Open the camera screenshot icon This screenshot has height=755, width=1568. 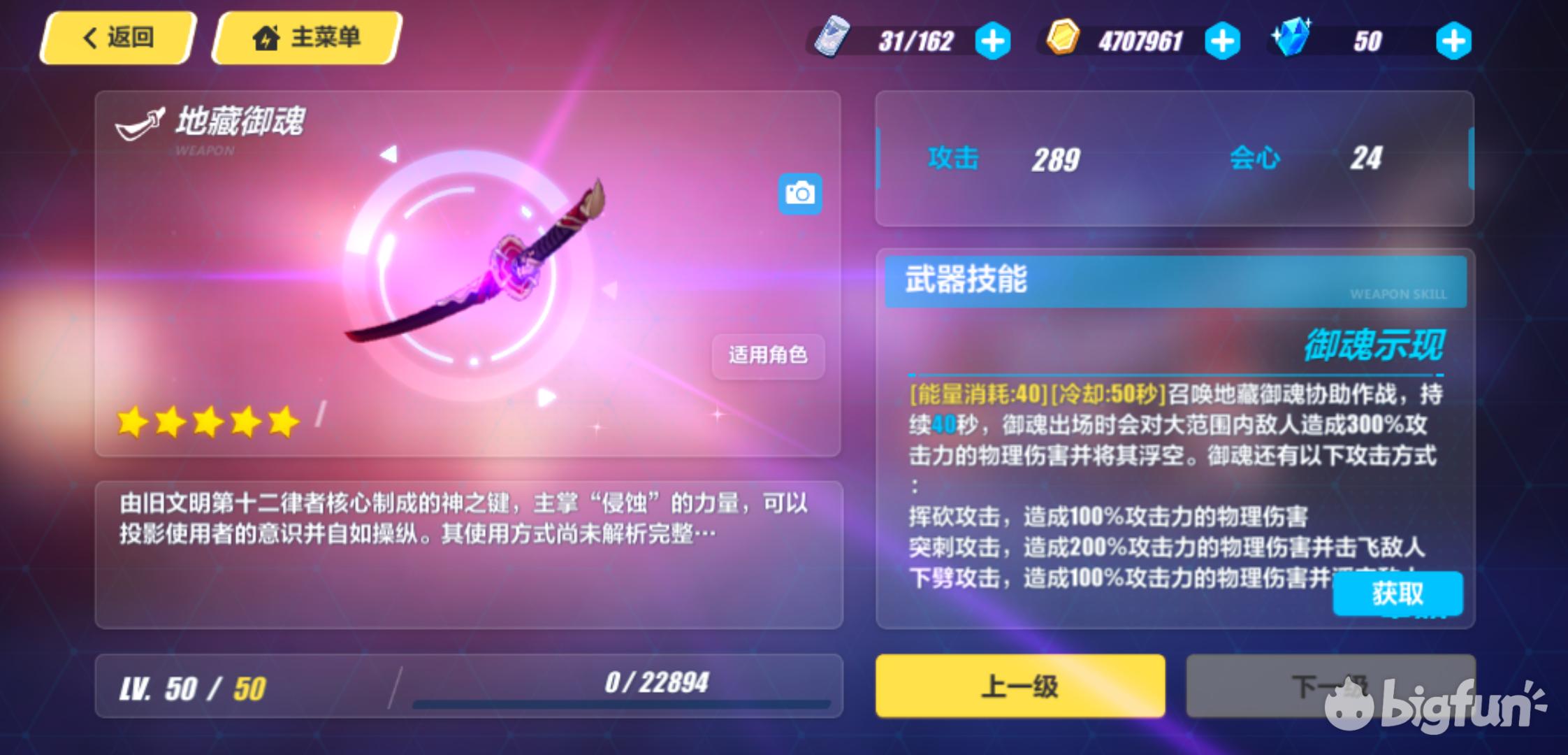[x=801, y=194]
